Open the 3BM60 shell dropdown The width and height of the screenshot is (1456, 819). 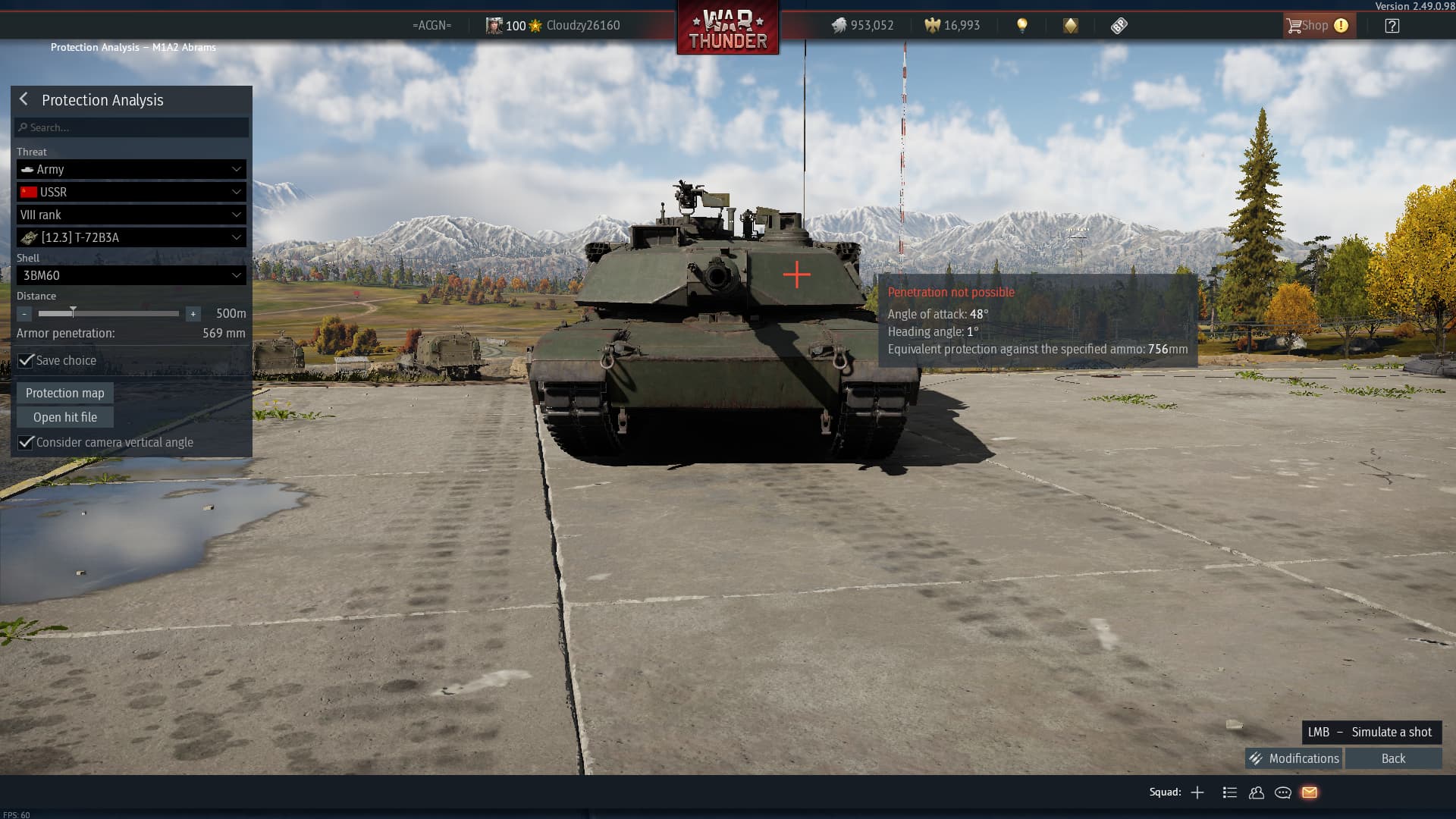tap(131, 275)
